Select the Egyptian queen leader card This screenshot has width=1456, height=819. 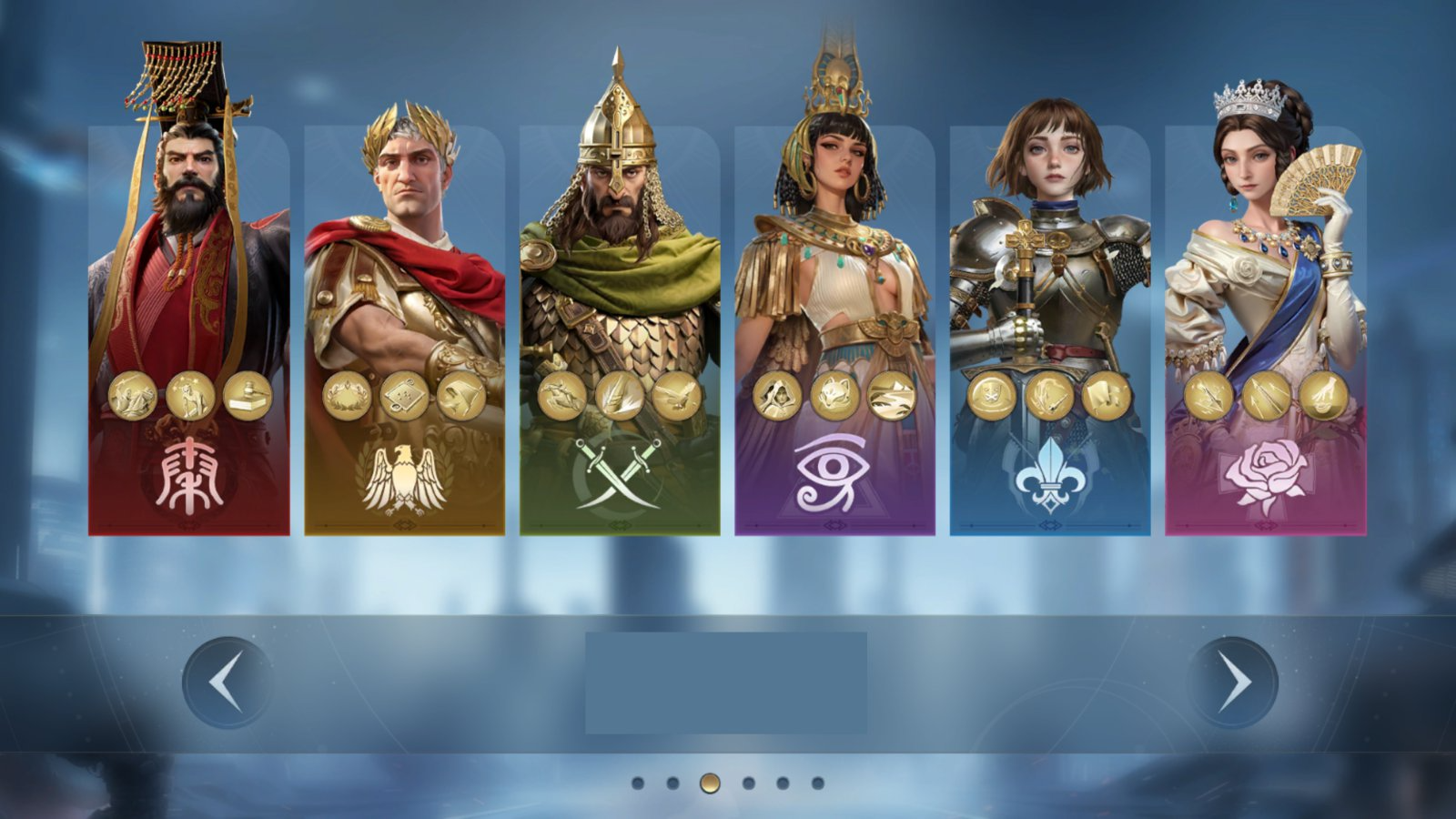tap(834, 273)
